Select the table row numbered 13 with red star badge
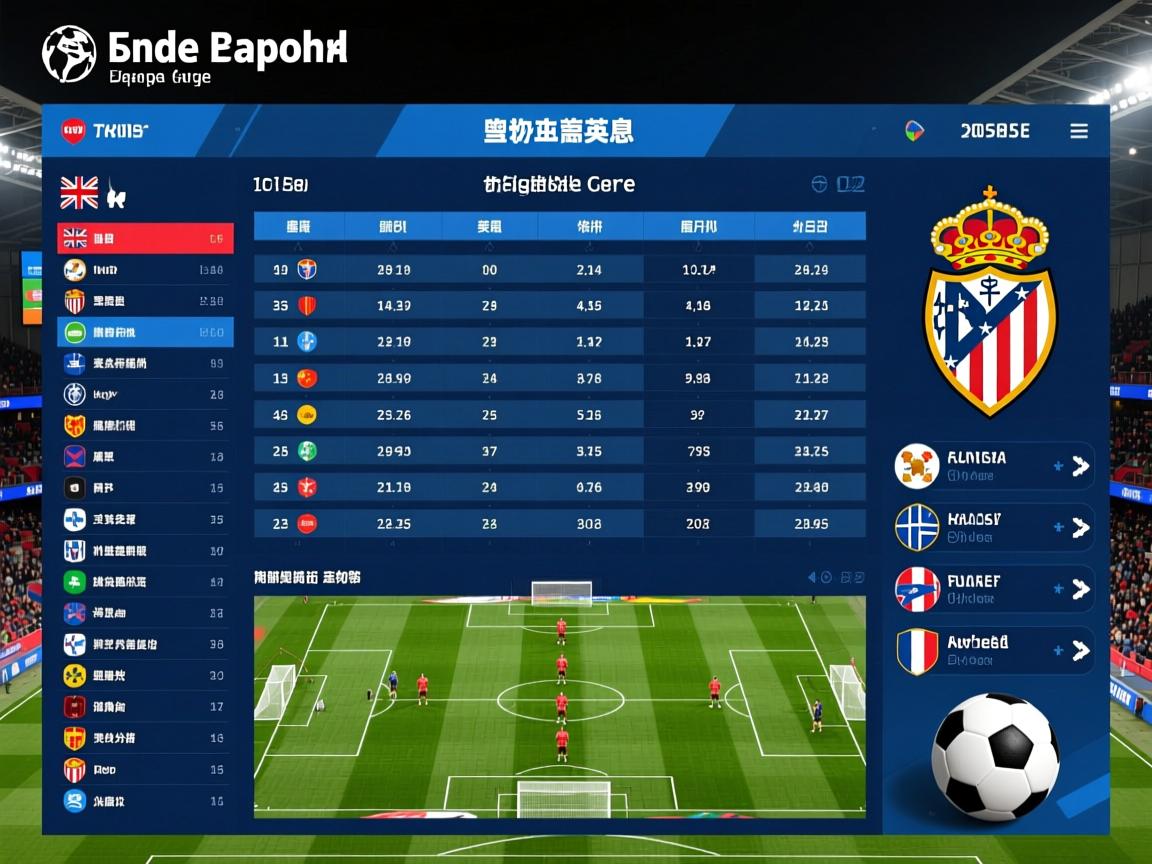Screen dimensions: 1152x864 pos(559,378)
